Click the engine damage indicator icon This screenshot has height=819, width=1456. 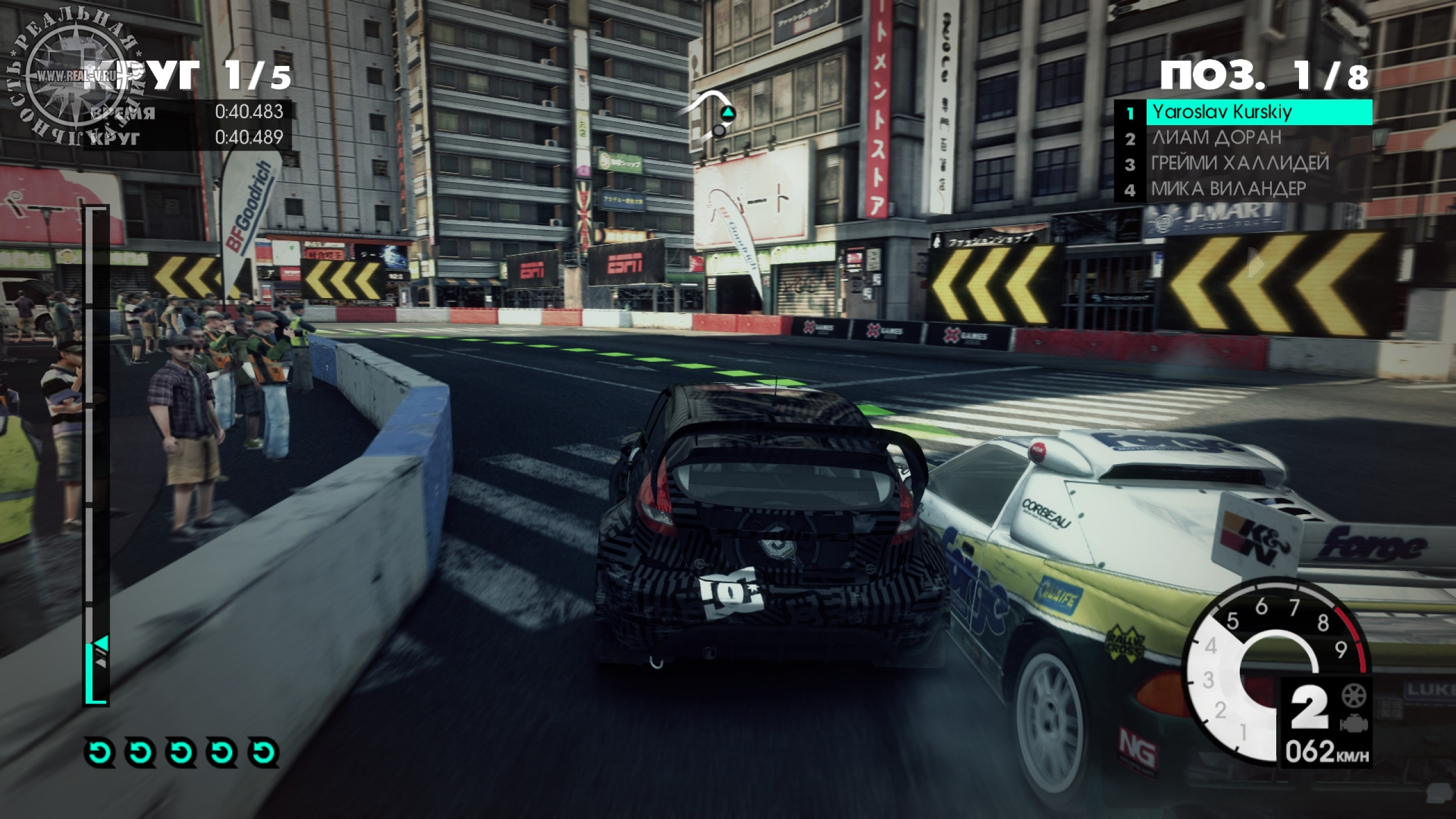(x=1354, y=724)
